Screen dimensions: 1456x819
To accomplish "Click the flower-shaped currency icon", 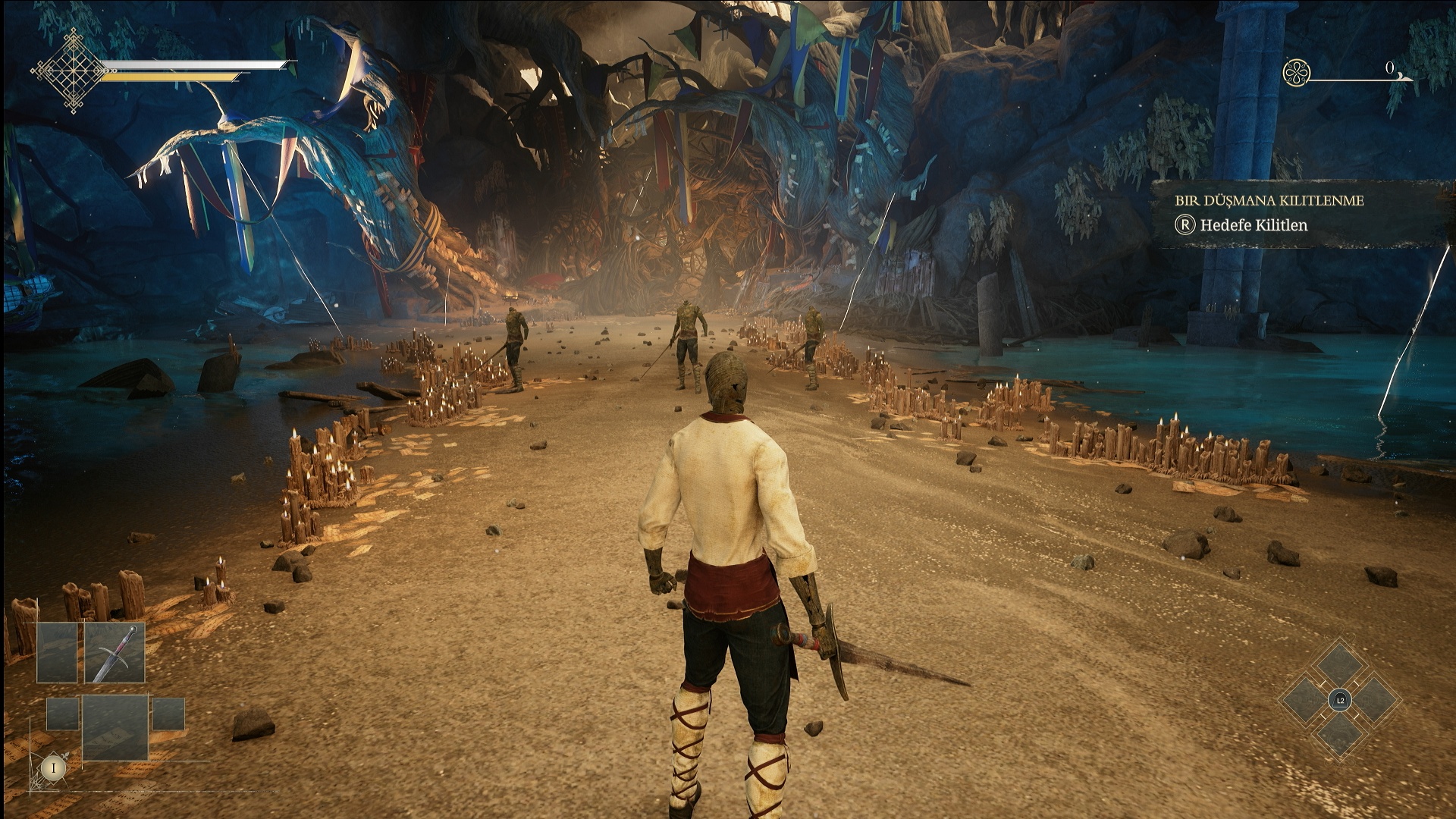I will (x=1296, y=73).
